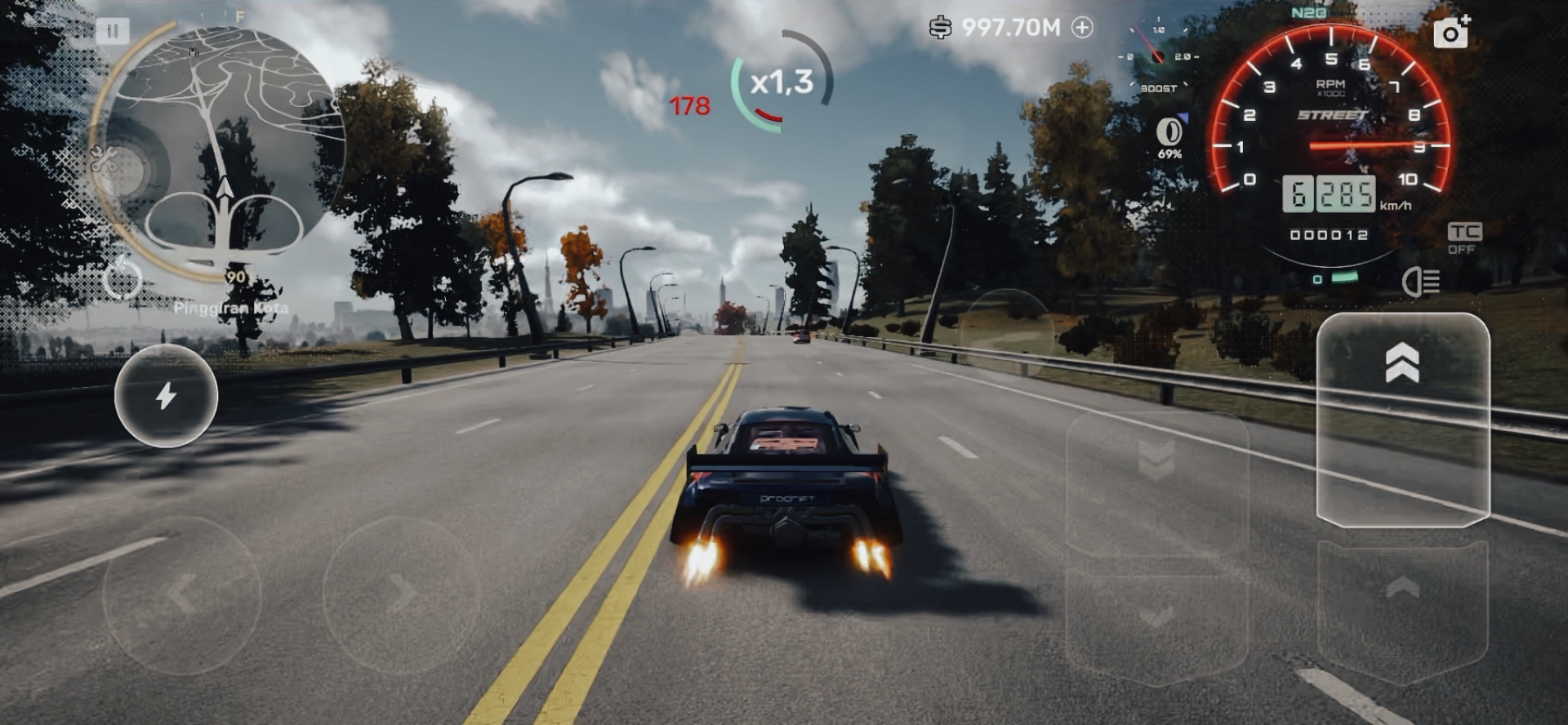Steer left with the left arrow pad
This screenshot has width=1568, height=725.
click(182, 594)
